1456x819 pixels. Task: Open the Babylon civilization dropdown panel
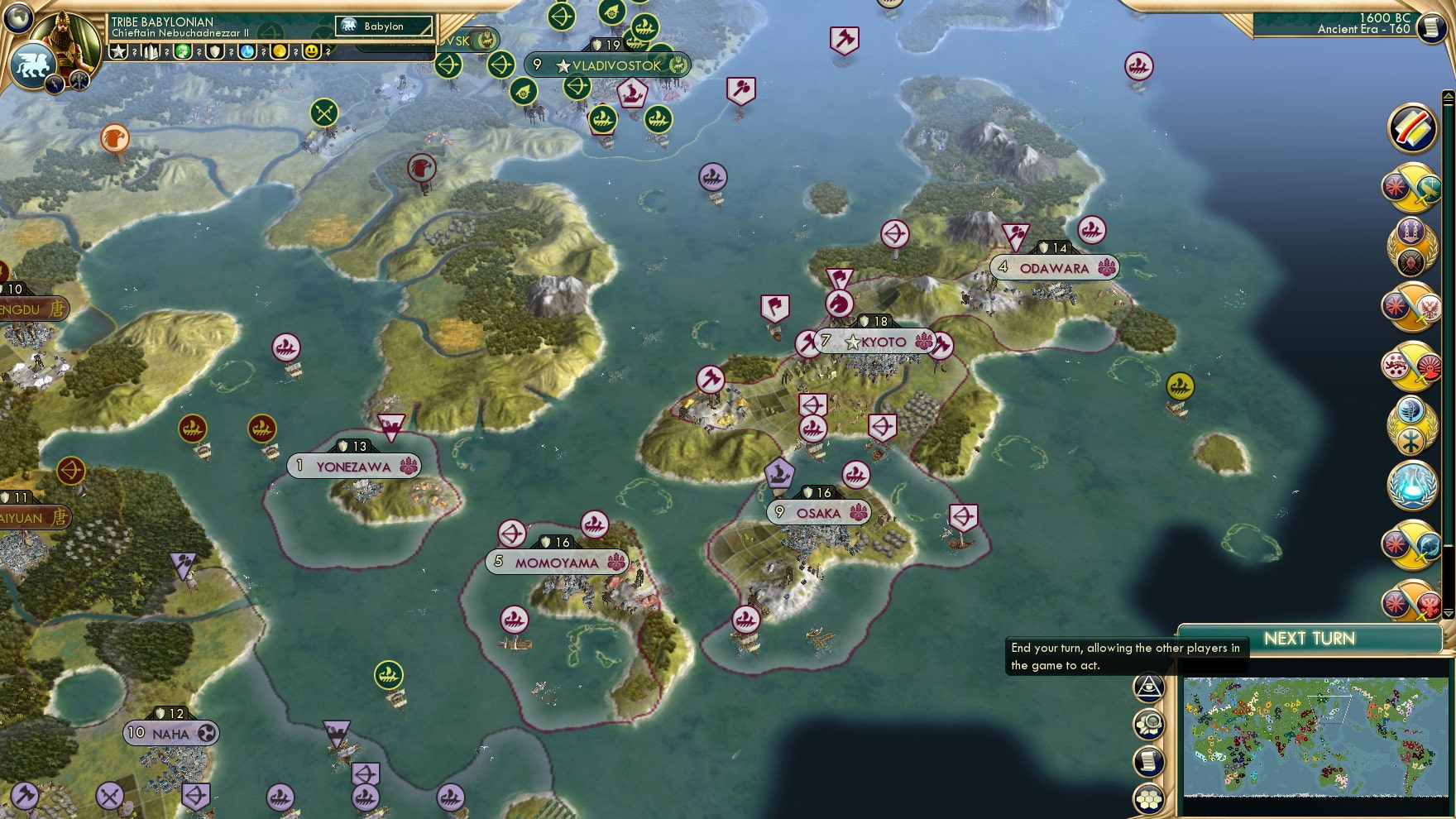(x=384, y=26)
